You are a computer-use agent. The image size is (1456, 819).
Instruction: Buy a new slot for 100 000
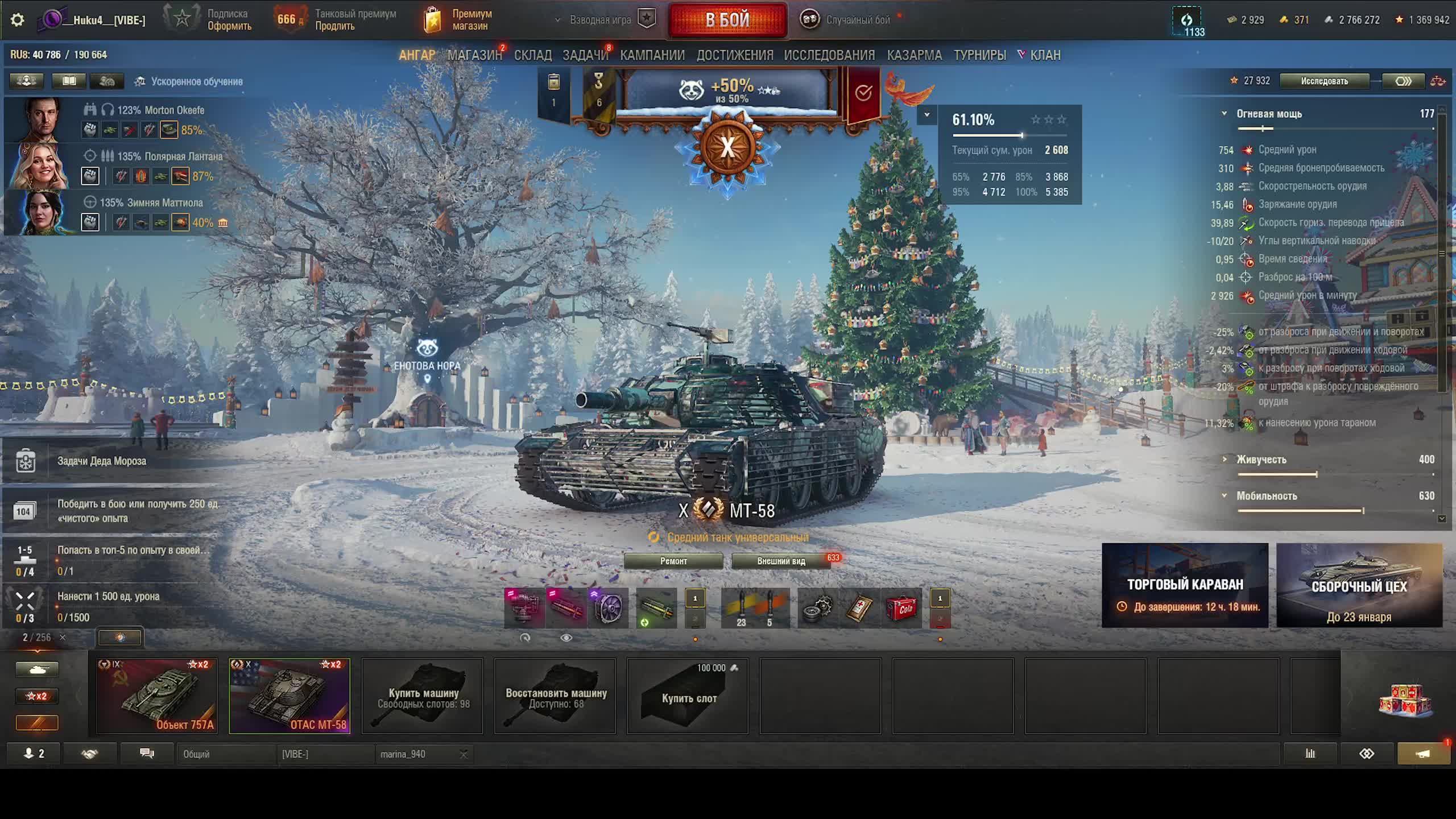688,697
